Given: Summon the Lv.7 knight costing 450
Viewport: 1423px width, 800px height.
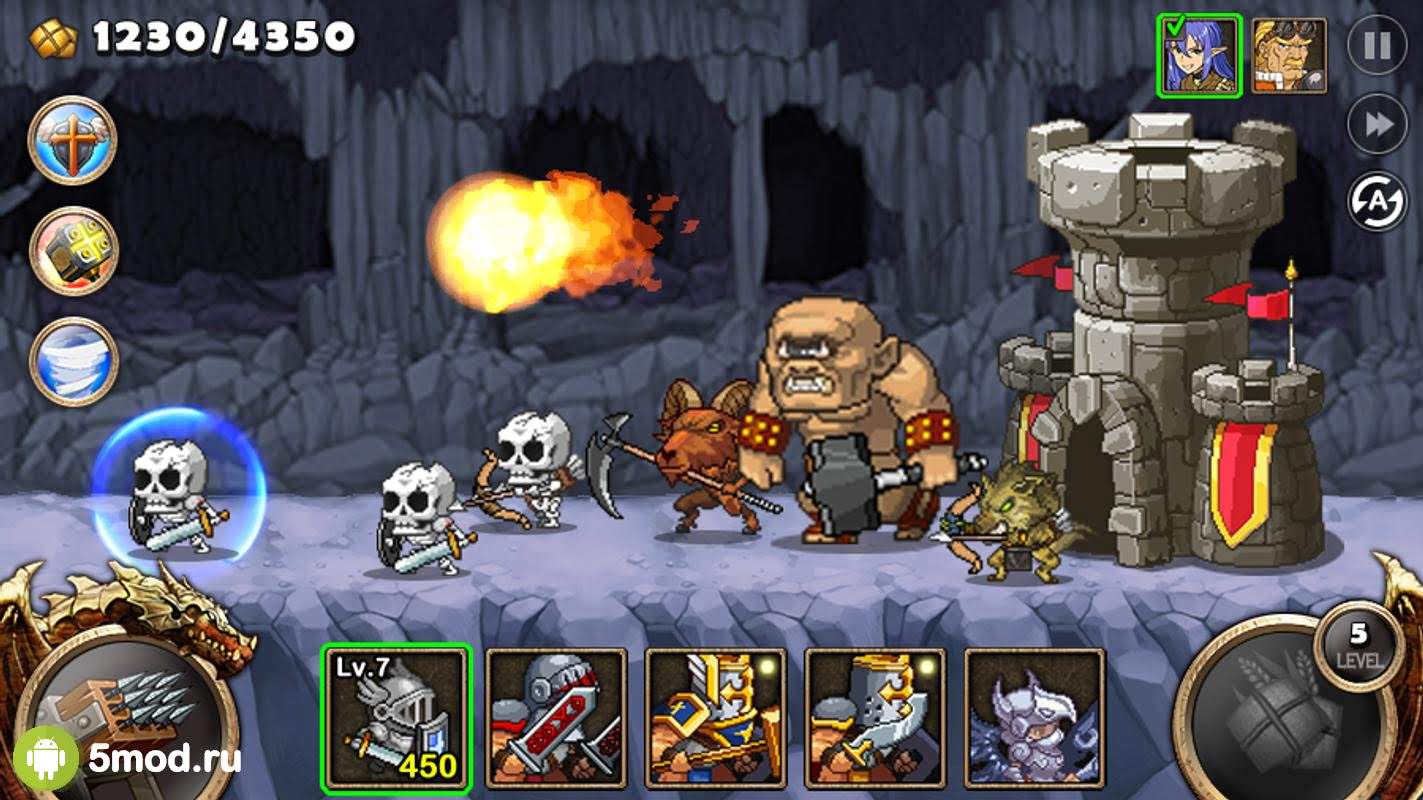Looking at the screenshot, I should tap(396, 717).
